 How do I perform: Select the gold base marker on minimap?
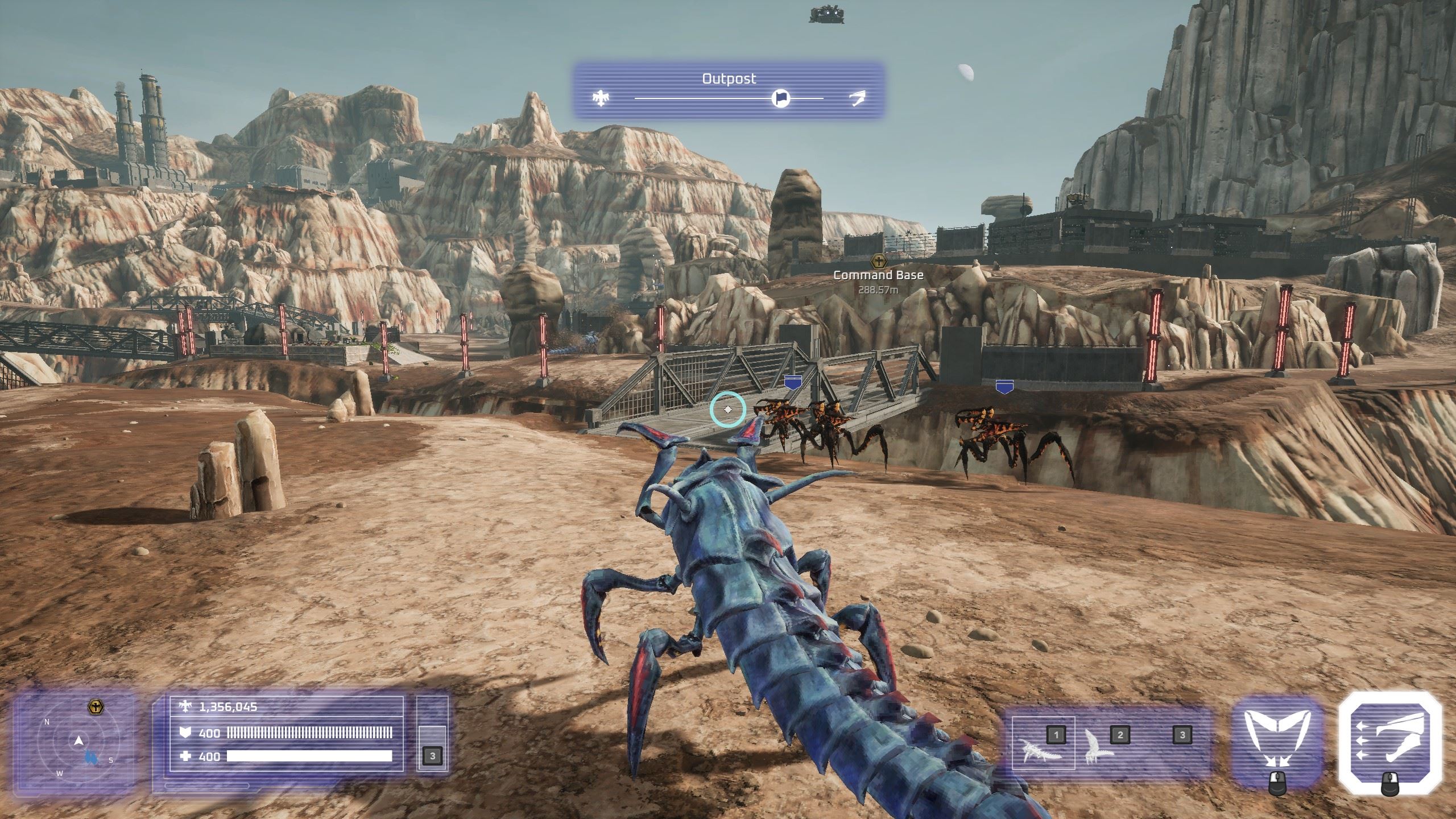(96, 708)
